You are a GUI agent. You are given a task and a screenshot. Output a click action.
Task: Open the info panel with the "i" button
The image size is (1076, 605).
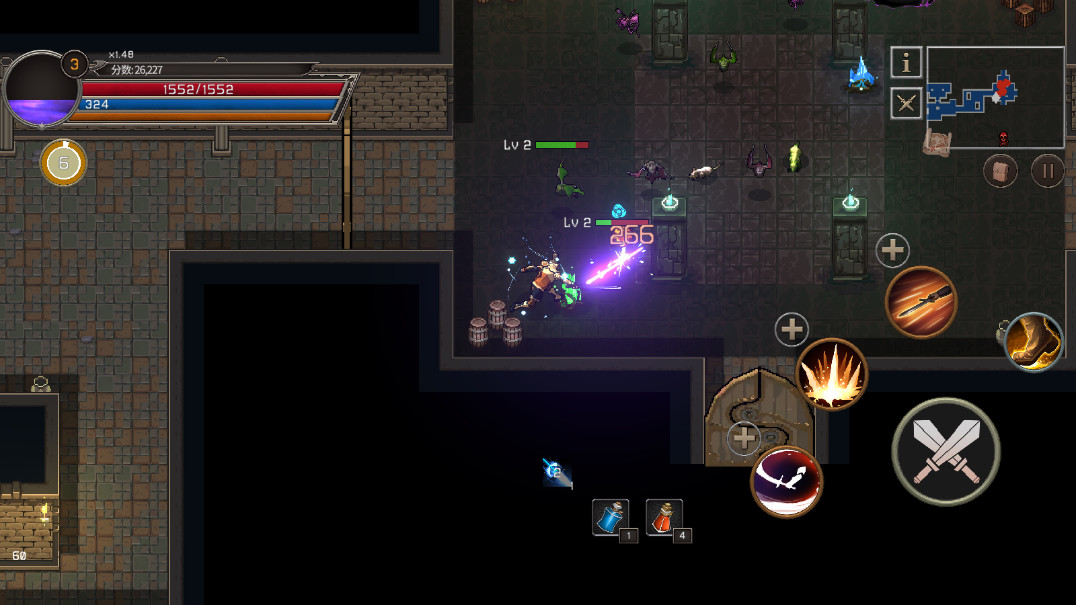click(x=906, y=63)
